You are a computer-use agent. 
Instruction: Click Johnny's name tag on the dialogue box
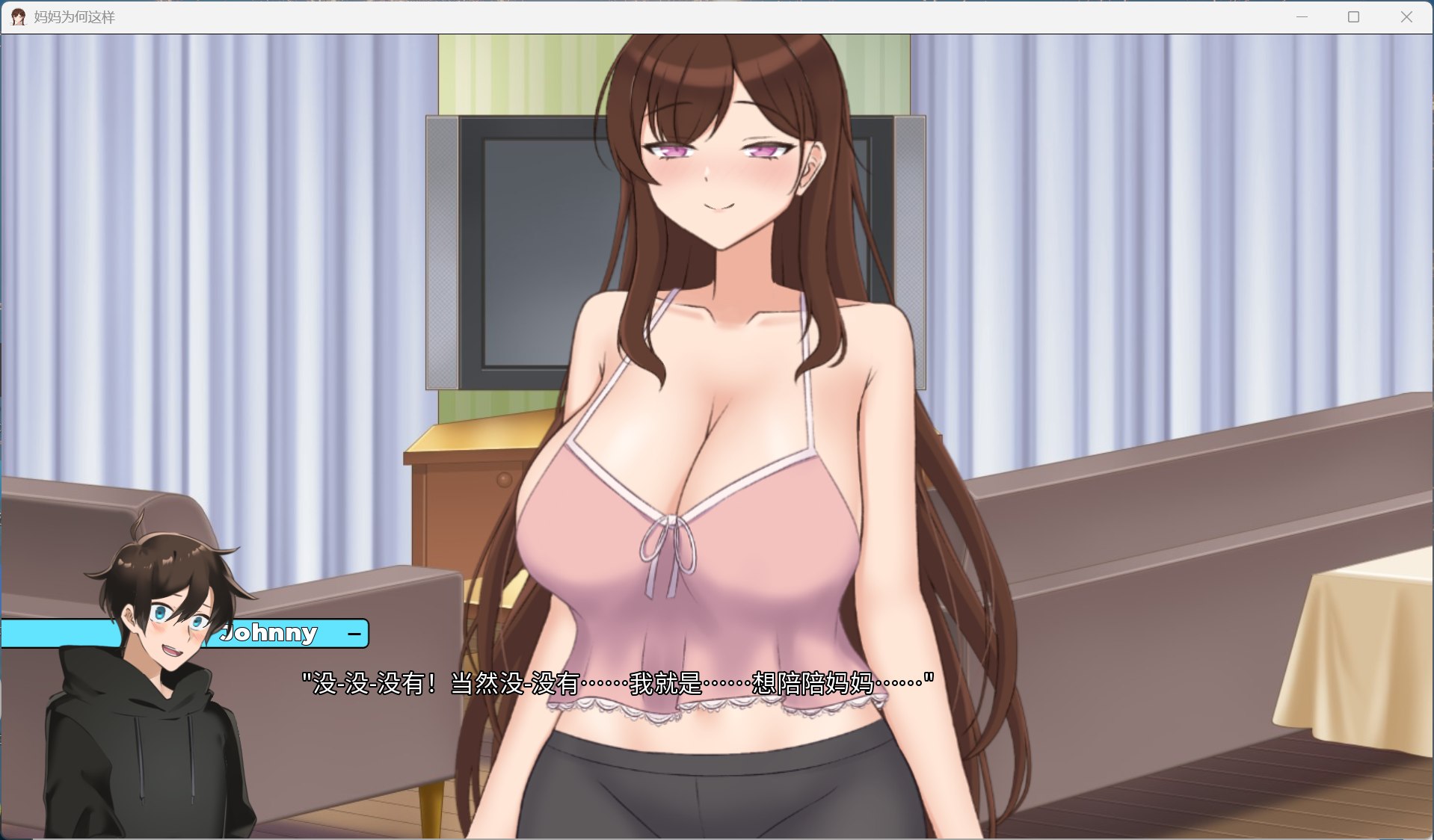(x=271, y=633)
